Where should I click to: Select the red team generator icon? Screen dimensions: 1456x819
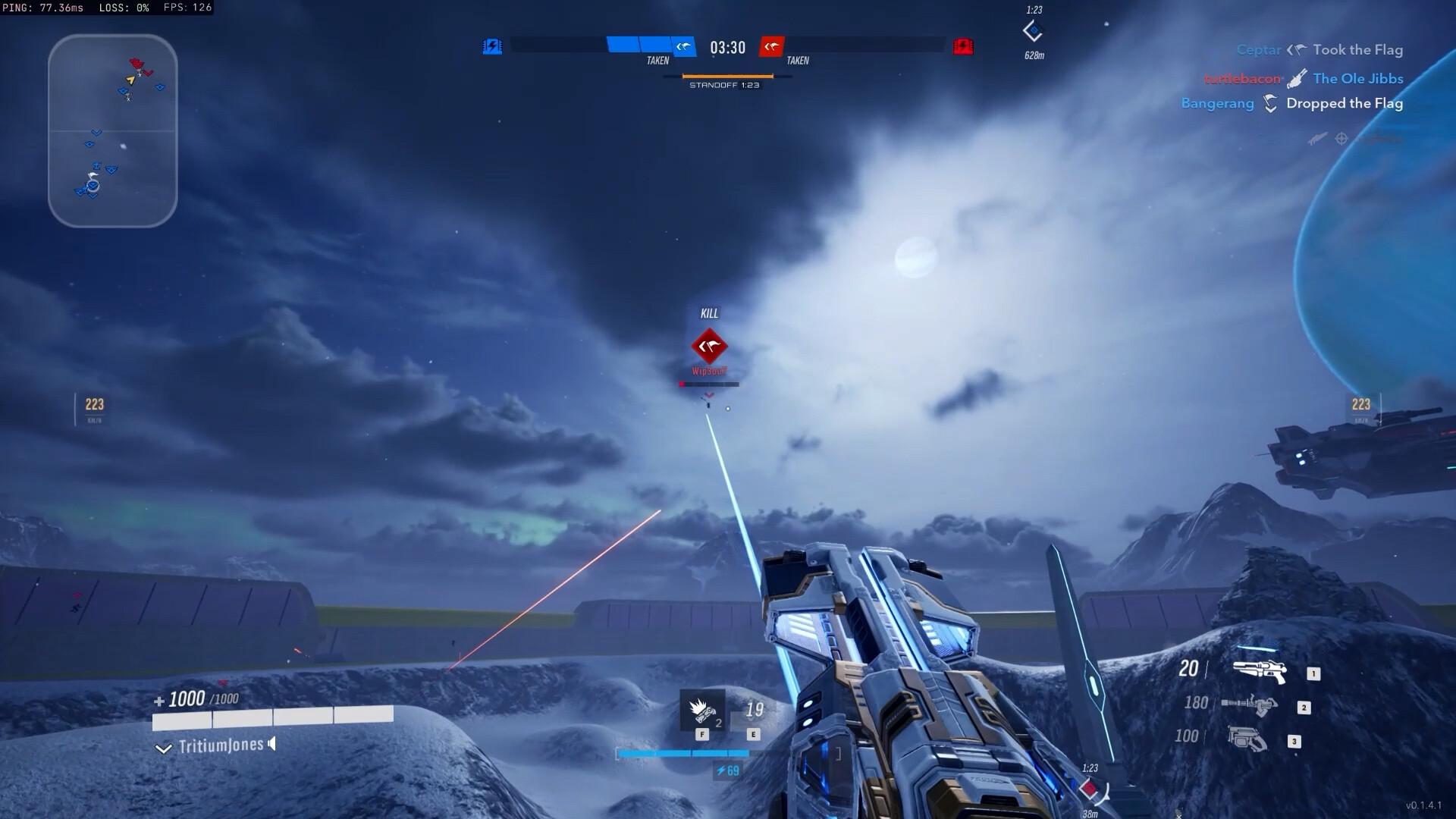click(963, 47)
